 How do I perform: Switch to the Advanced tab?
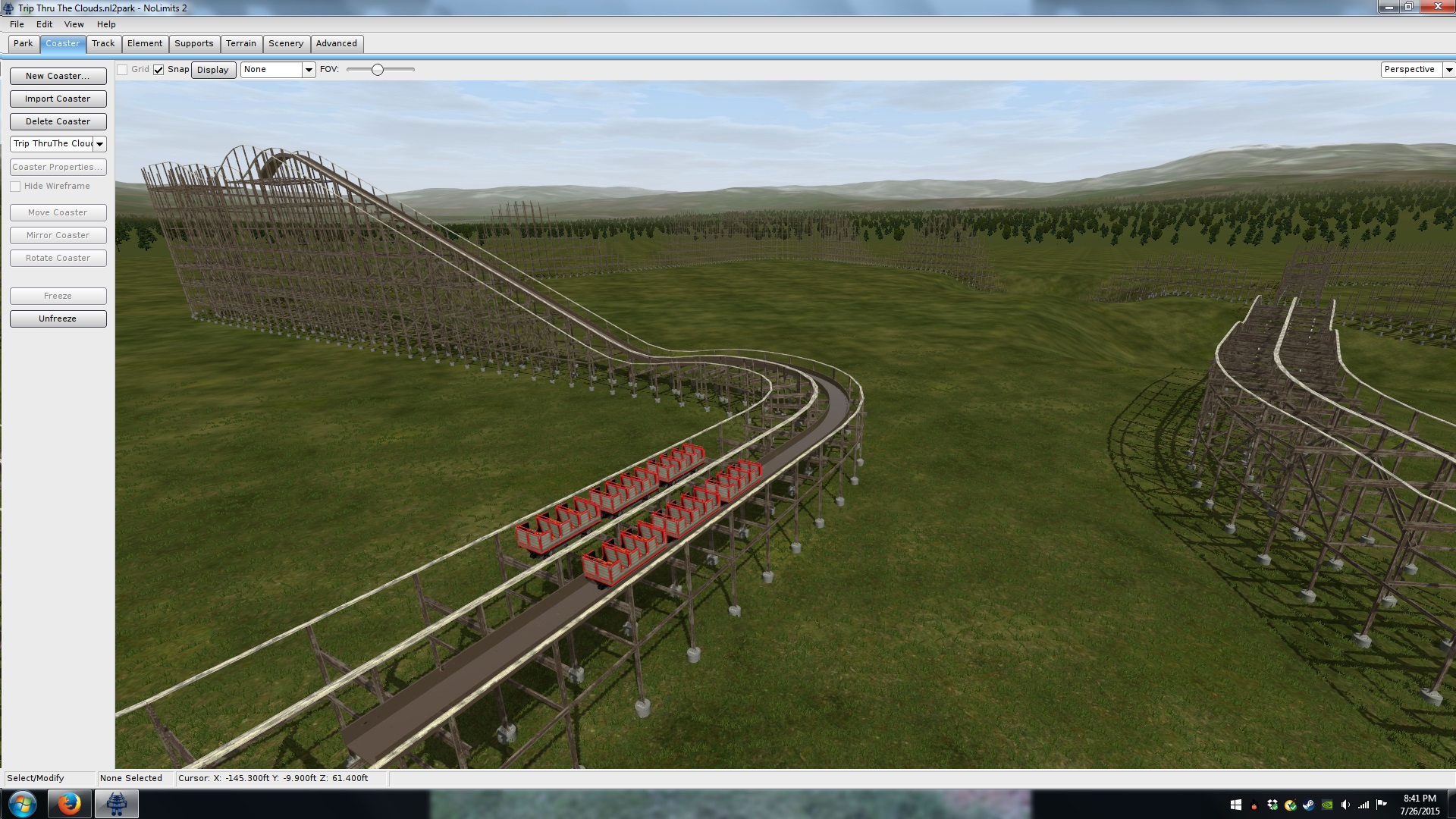pos(337,43)
